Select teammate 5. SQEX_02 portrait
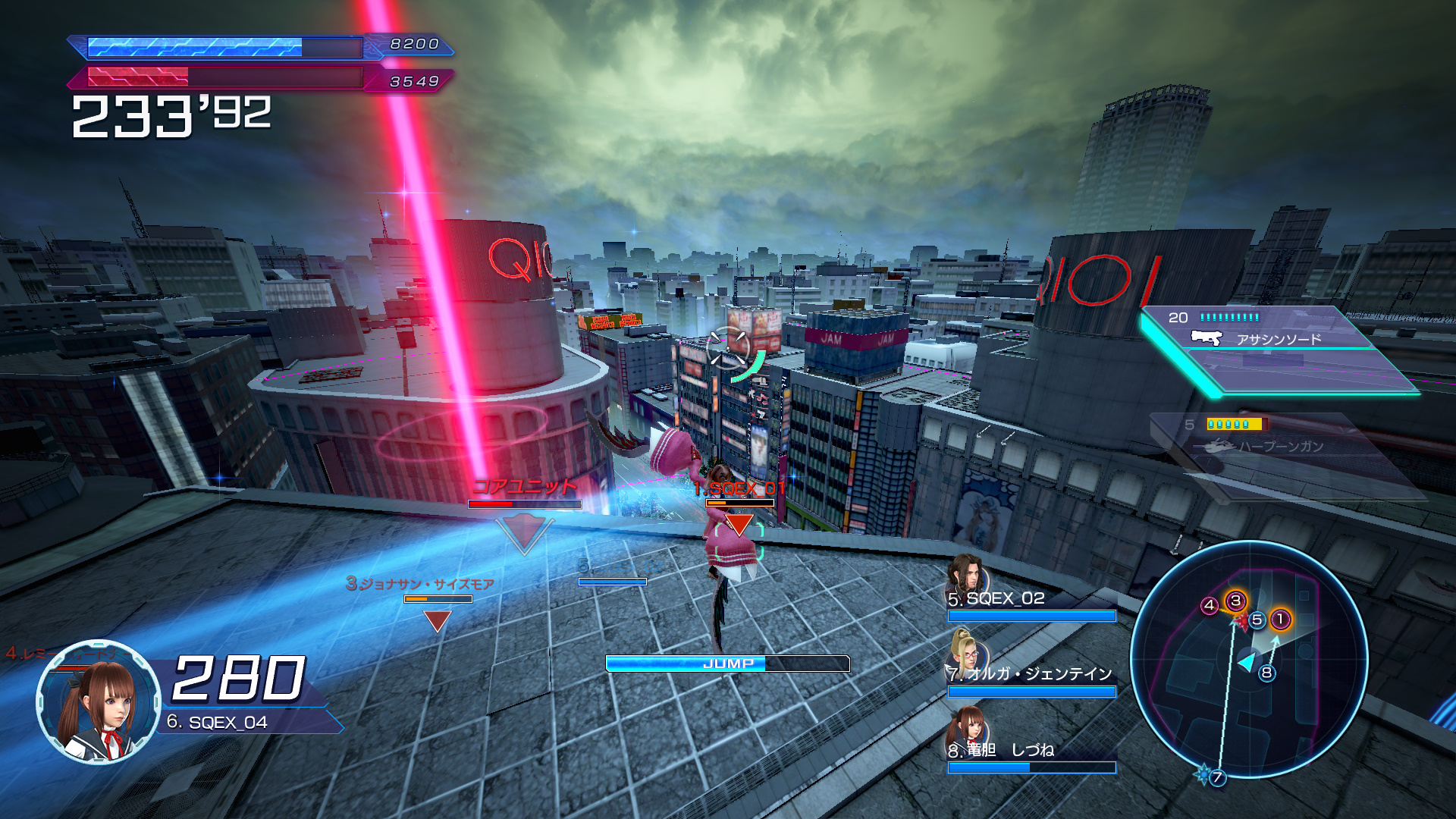 pyautogui.click(x=965, y=576)
